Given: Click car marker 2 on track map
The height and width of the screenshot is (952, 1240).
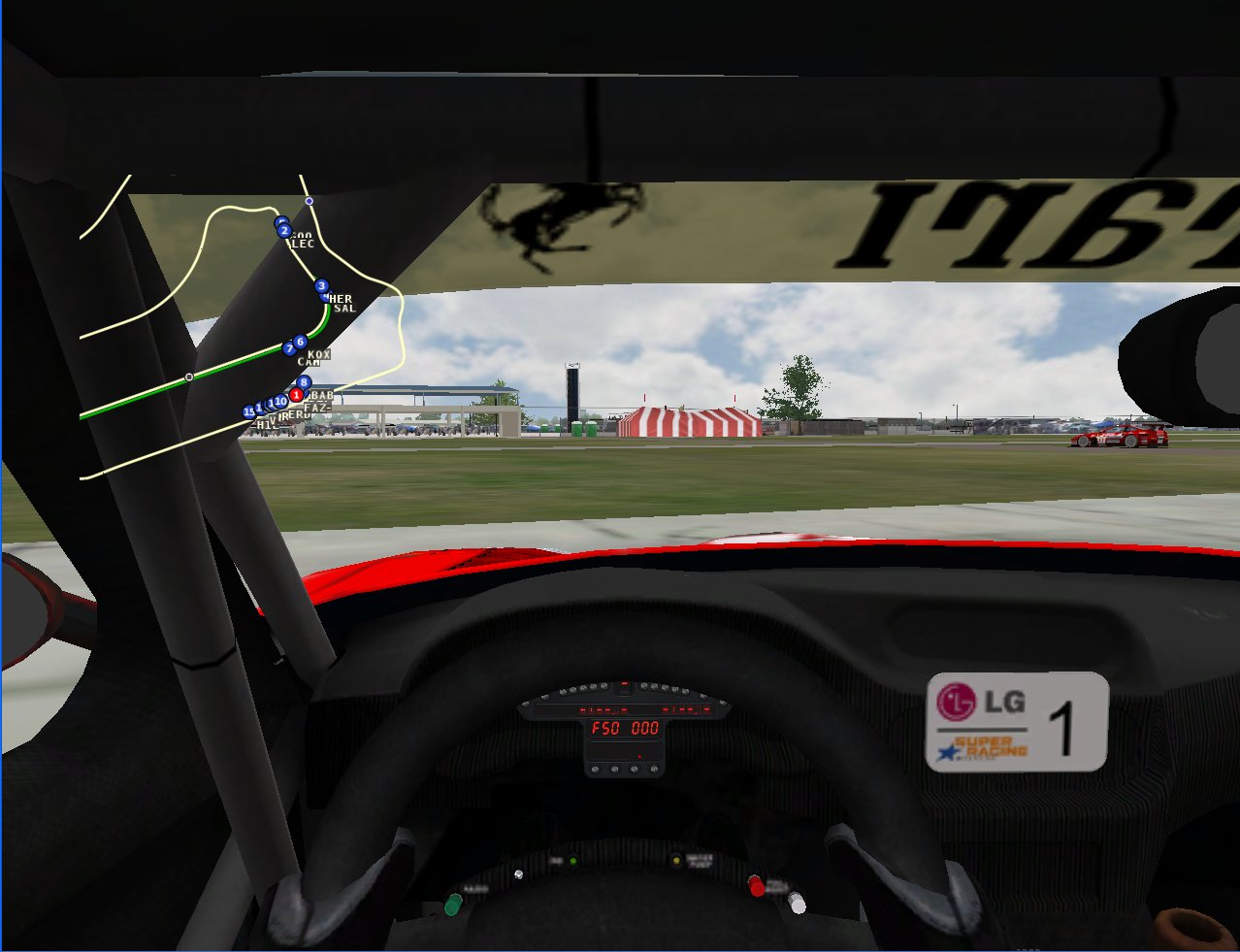Looking at the screenshot, I should coord(284,231).
